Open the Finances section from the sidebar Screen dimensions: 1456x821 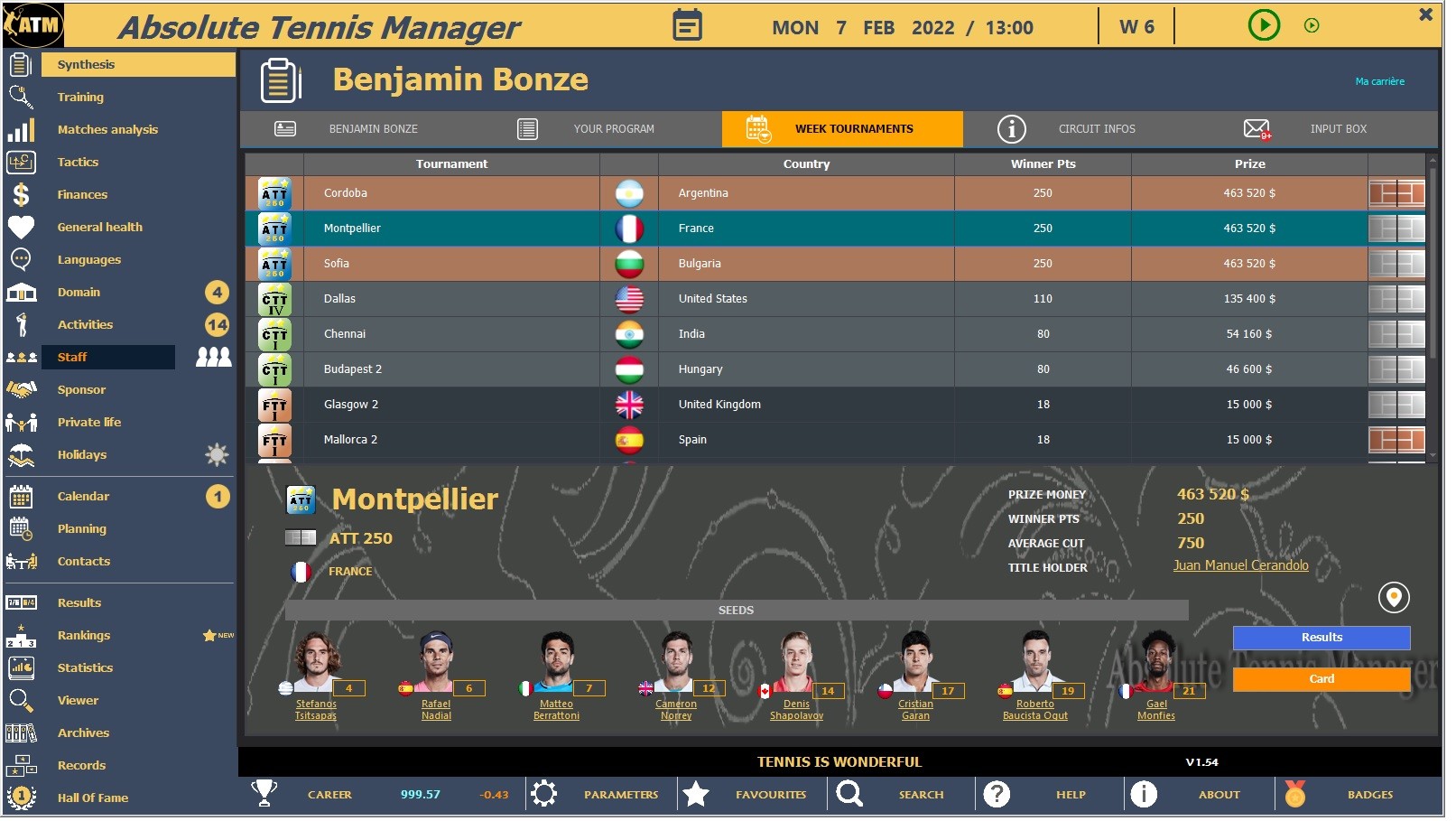[82, 194]
